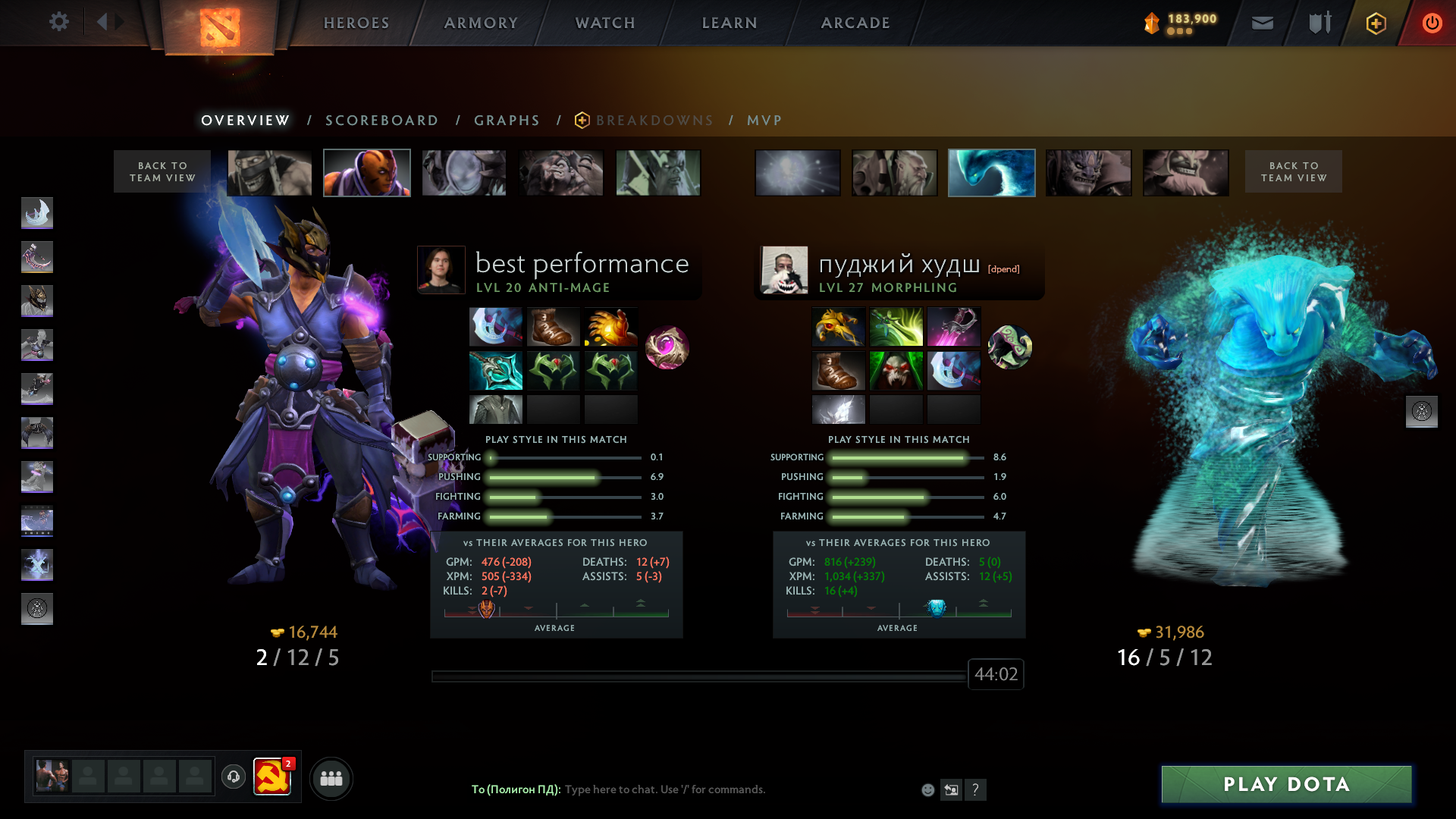
Task: Open the MVP tab
Action: [x=764, y=121]
